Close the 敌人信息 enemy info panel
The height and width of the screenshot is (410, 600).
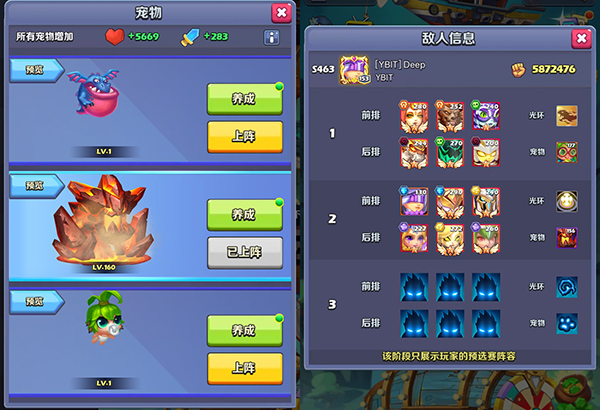(x=580, y=39)
